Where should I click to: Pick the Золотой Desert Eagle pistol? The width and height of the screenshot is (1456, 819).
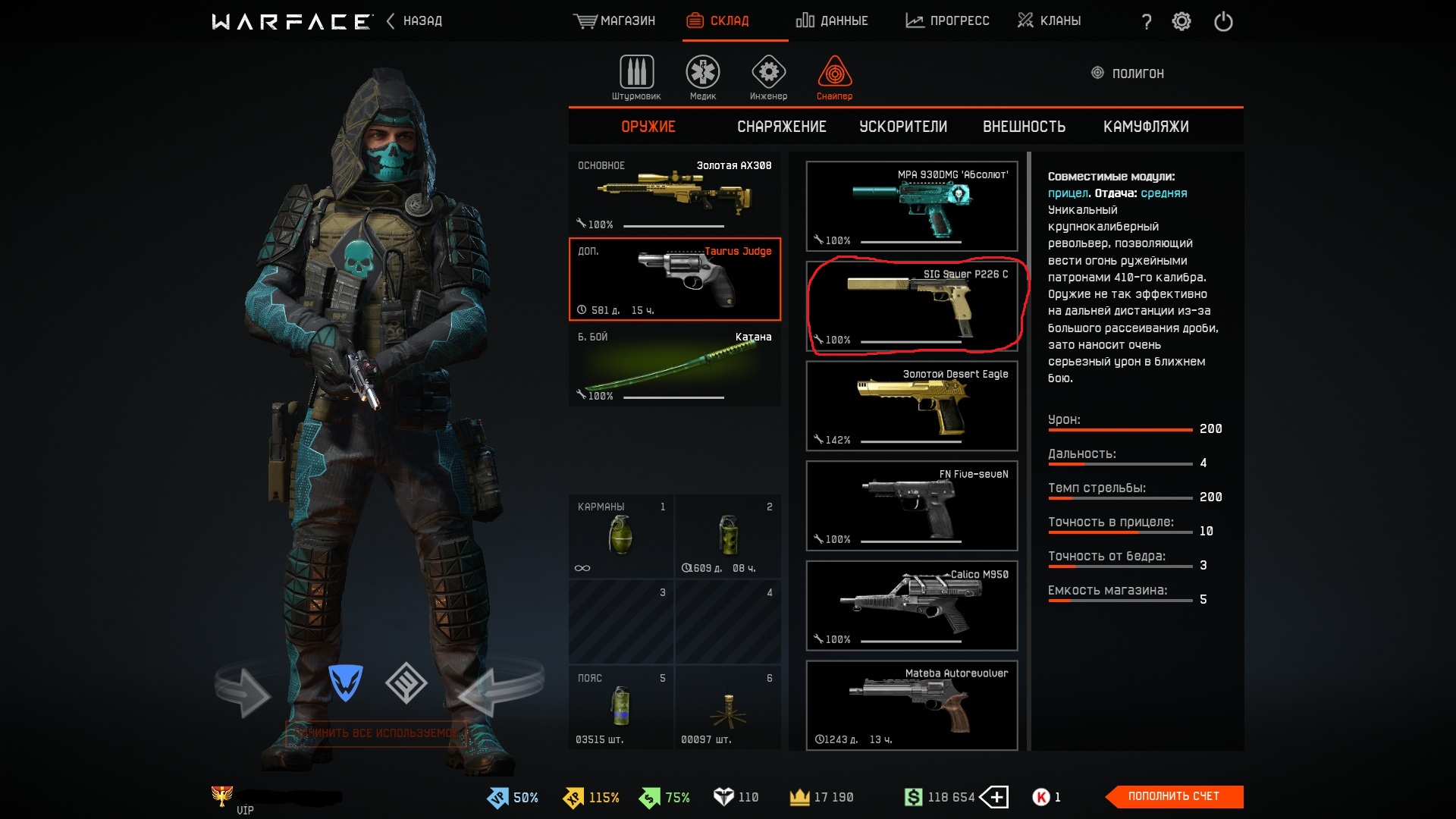point(912,406)
